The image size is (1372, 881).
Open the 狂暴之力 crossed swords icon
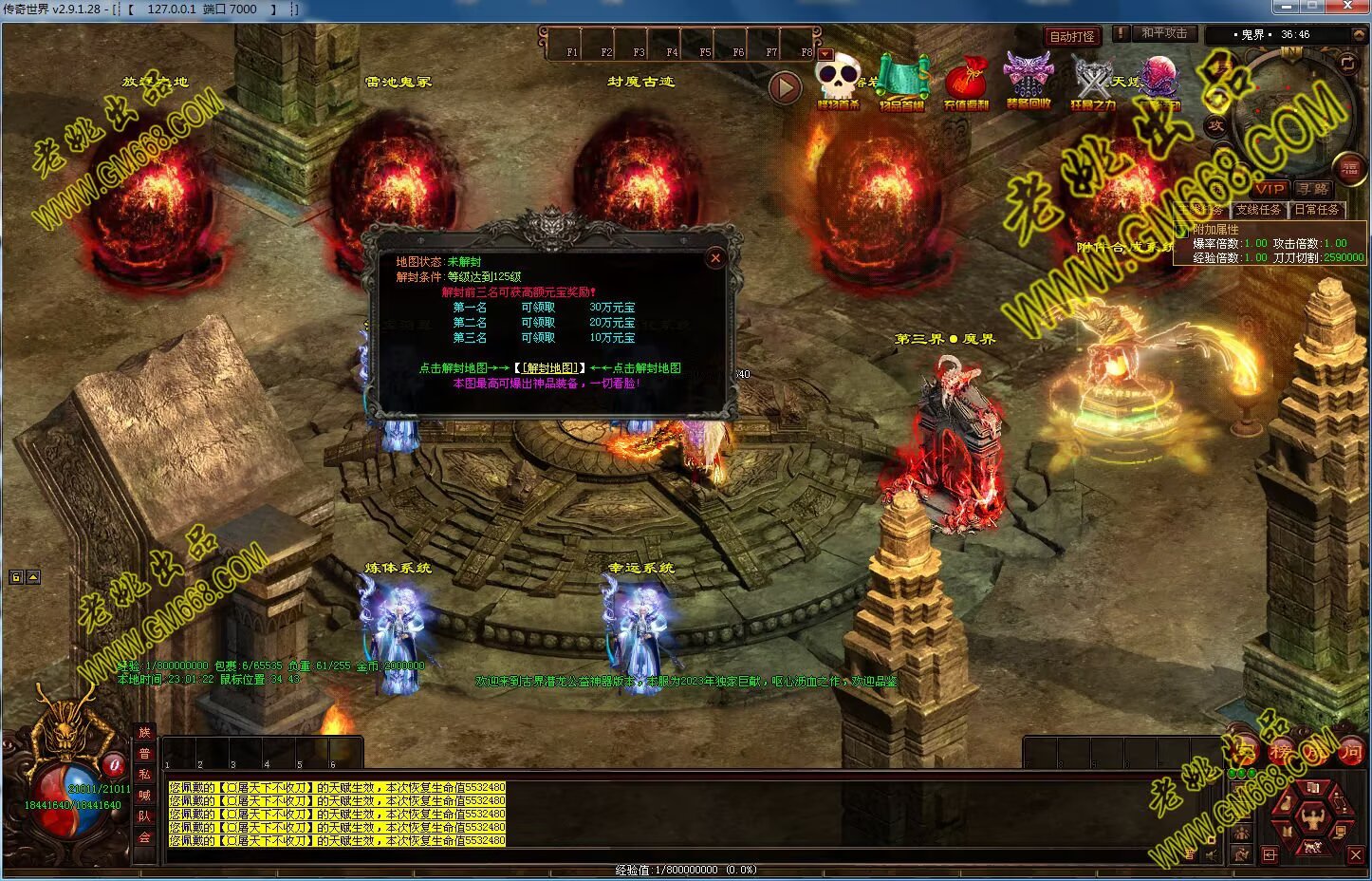point(1093,83)
